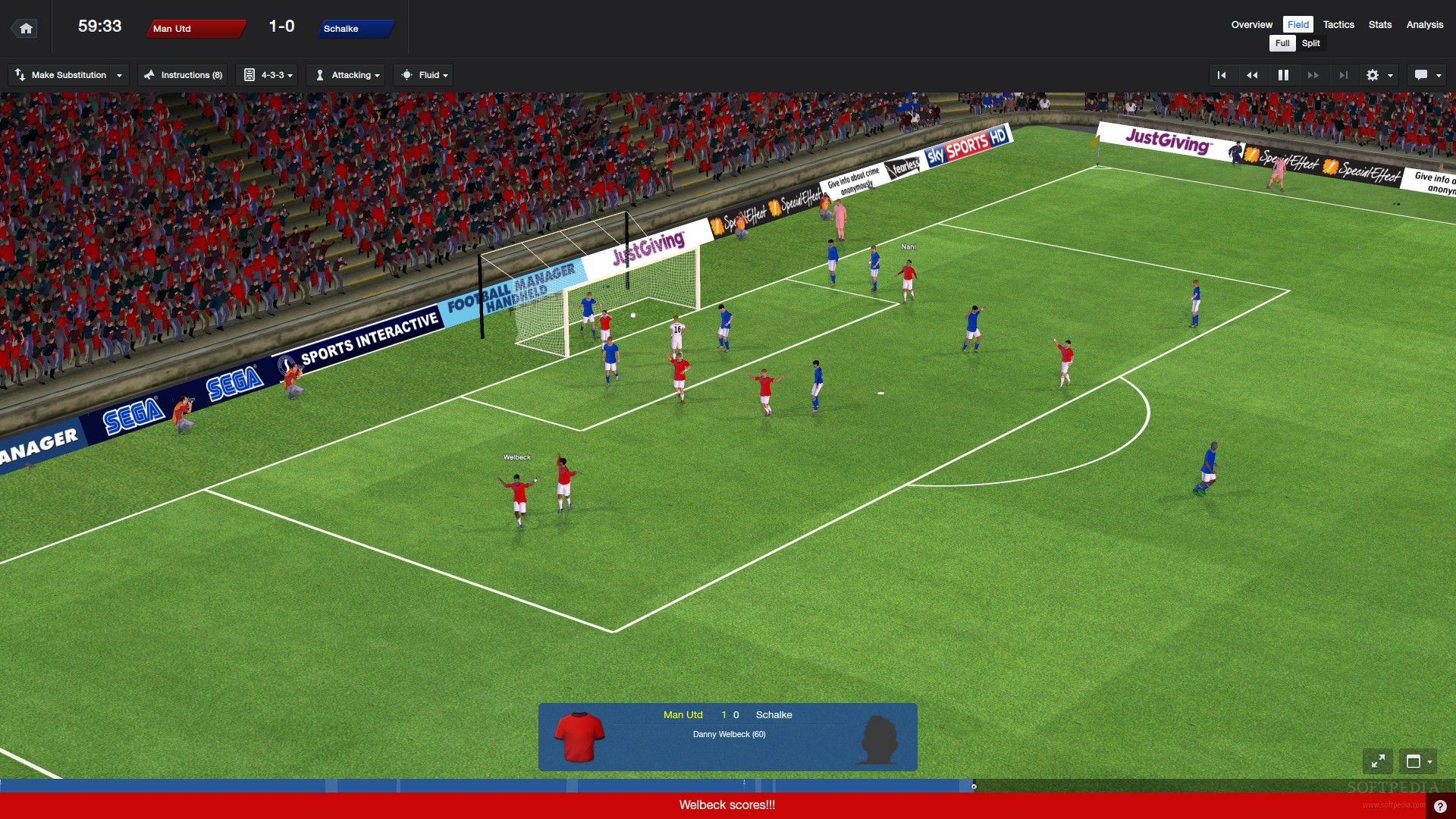The width and height of the screenshot is (1456, 819).
Task: Skip back to start of highlight
Action: pos(1222,75)
